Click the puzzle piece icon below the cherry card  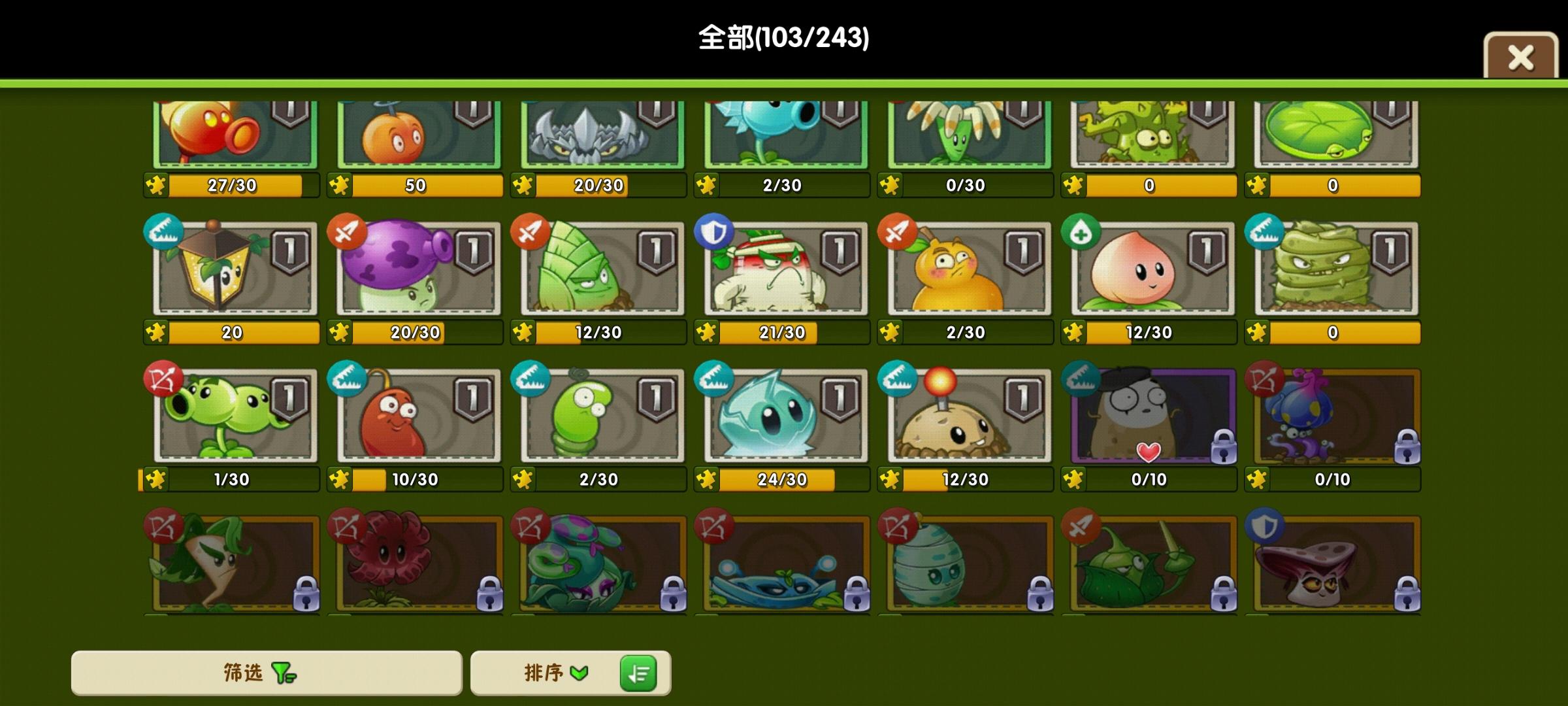pos(340,186)
